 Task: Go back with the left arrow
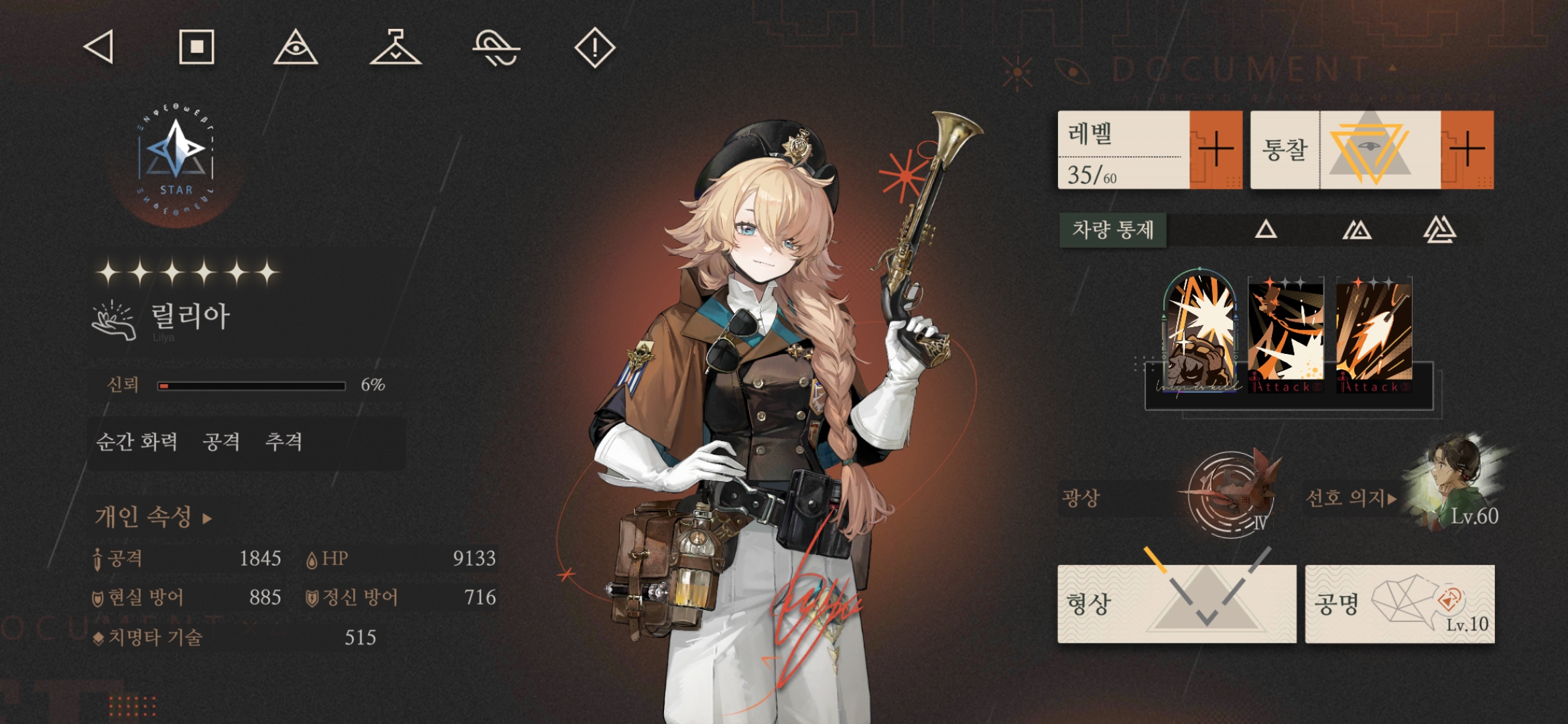pyautogui.click(x=99, y=48)
